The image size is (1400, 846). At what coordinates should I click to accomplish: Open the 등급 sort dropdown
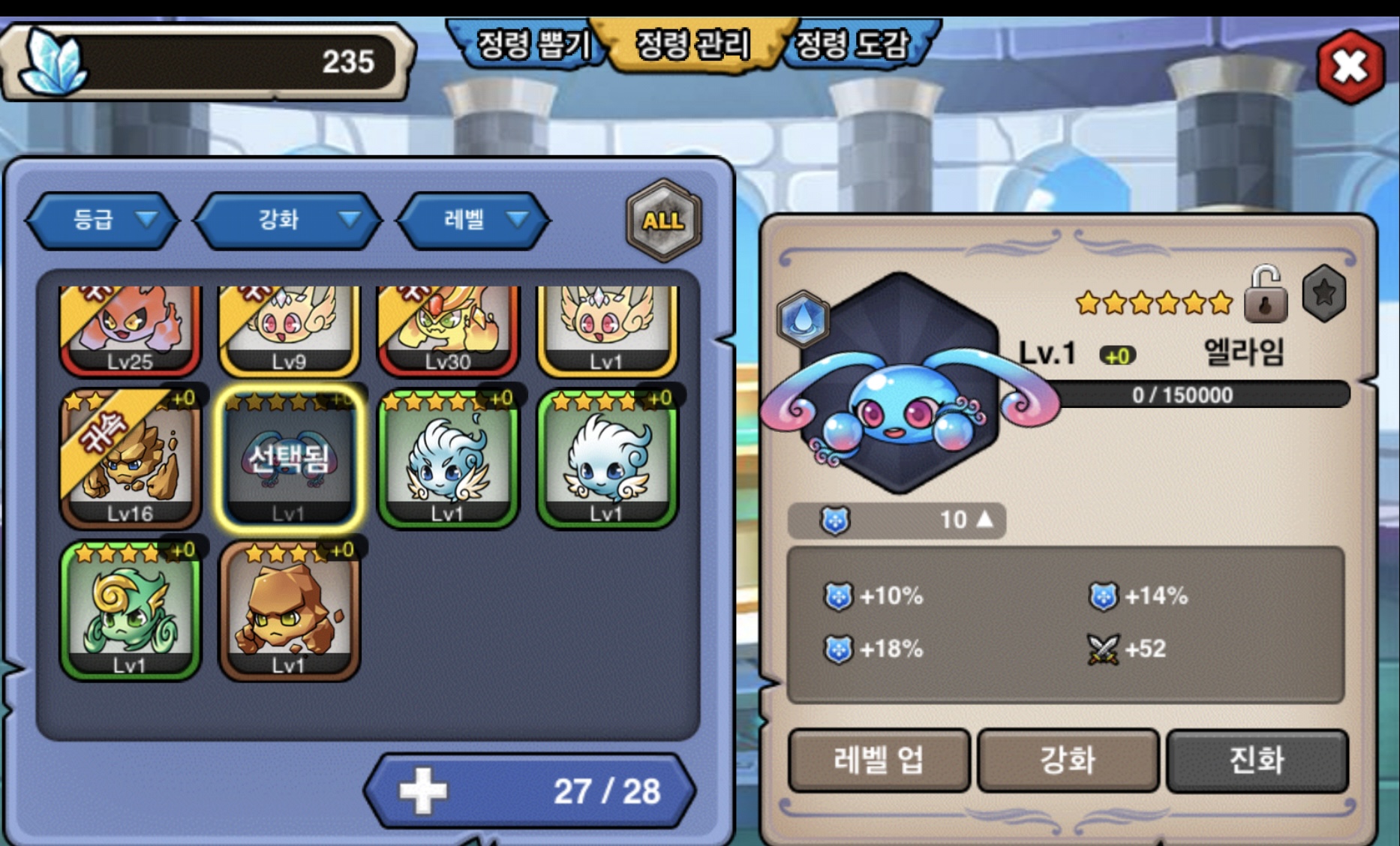point(104,220)
